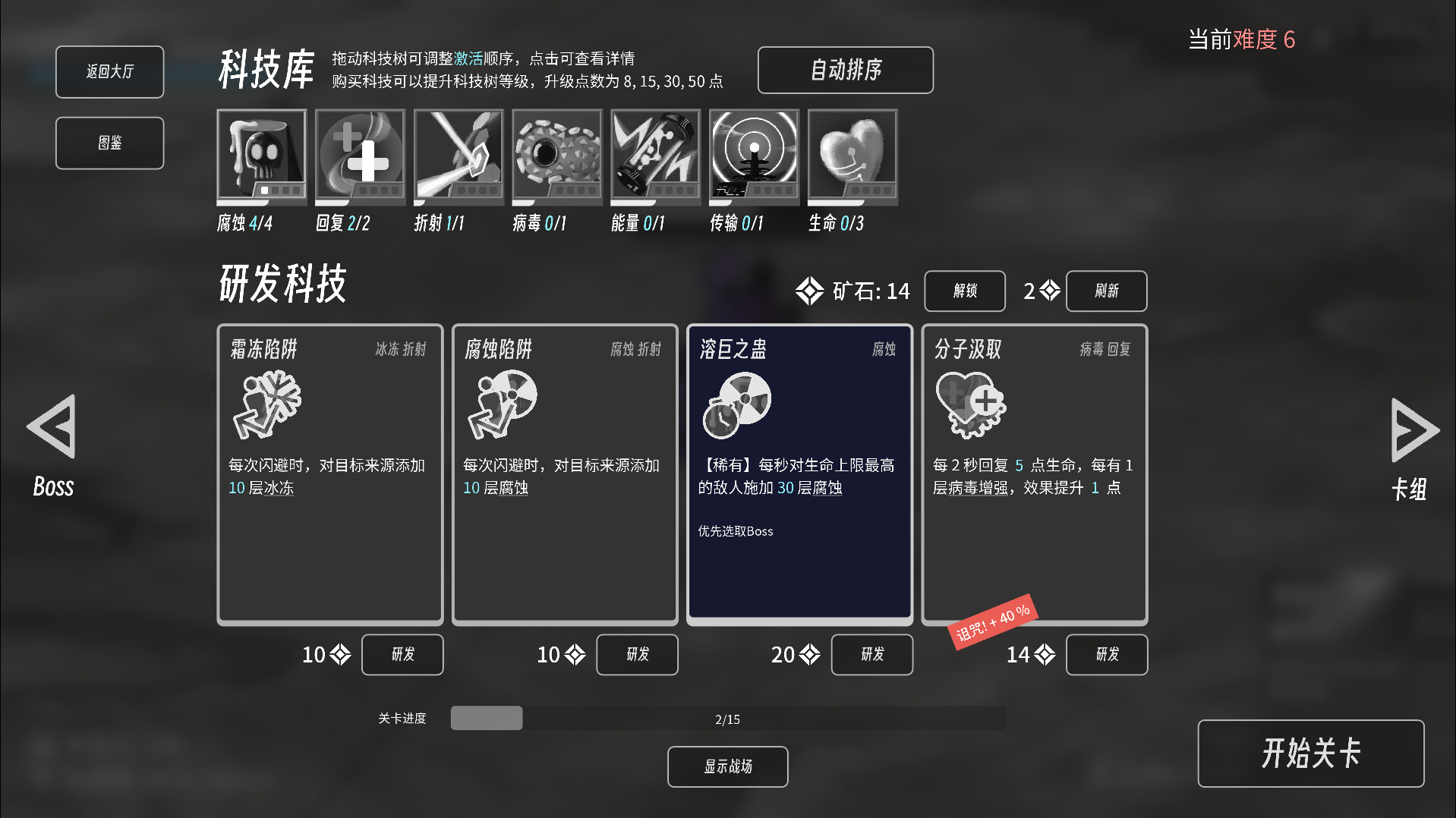
Task: Select the 病毒 (Virus) tech icon
Action: pyautogui.click(x=556, y=156)
